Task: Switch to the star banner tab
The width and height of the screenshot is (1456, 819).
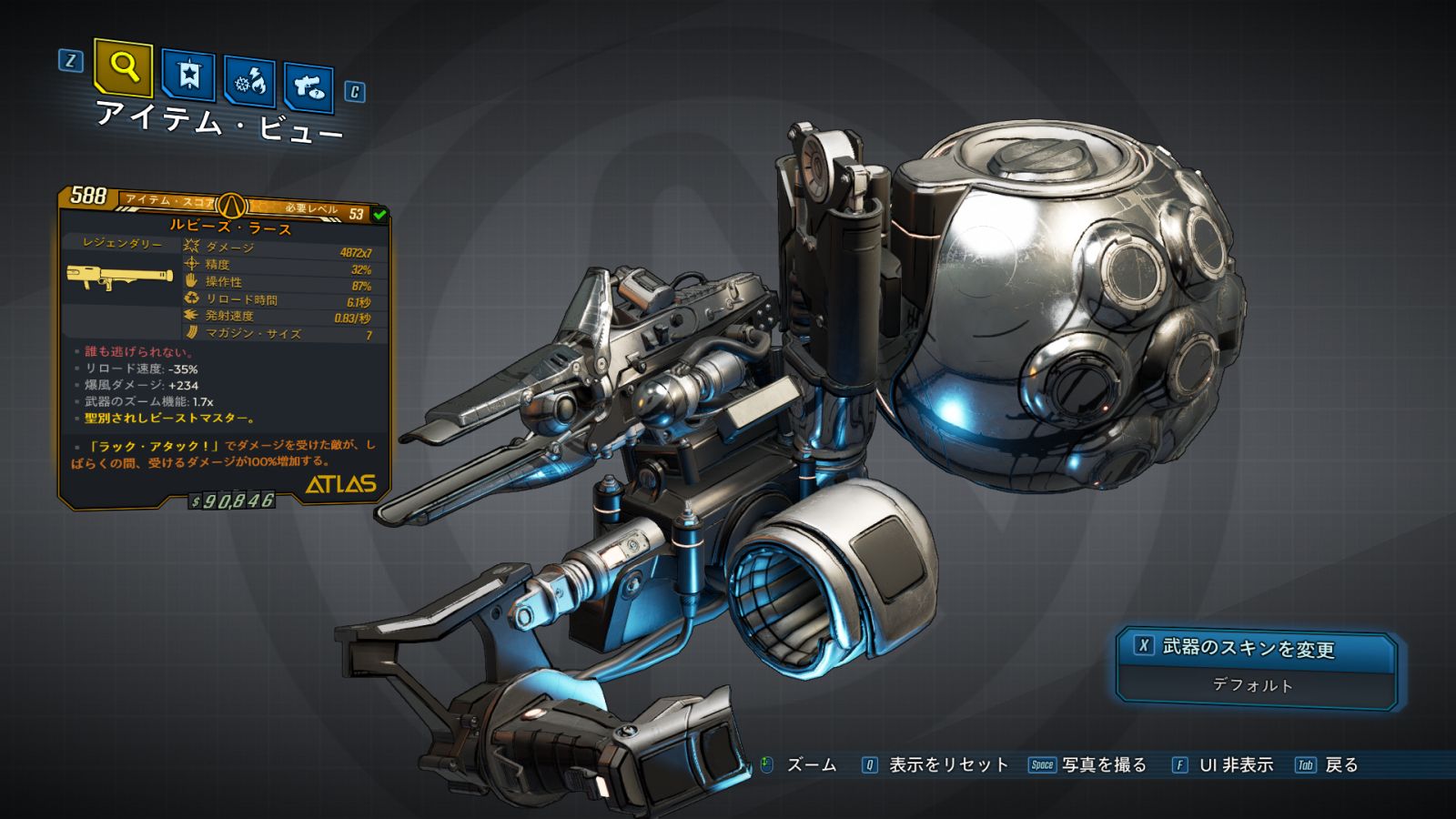Action: pyautogui.click(x=188, y=76)
